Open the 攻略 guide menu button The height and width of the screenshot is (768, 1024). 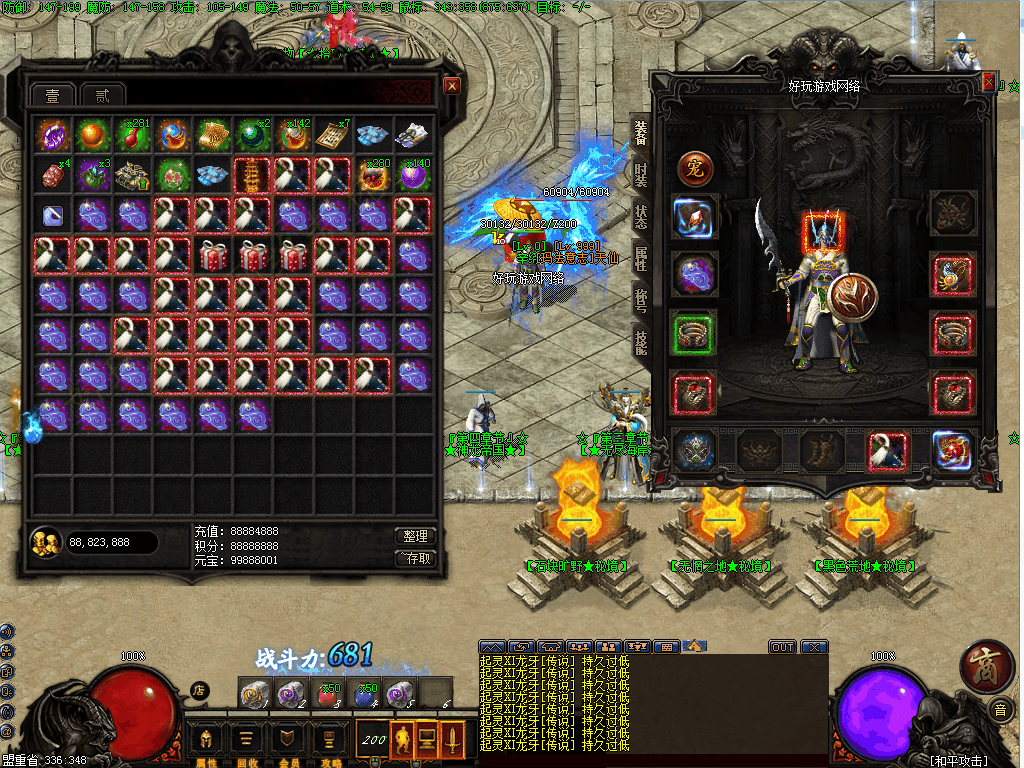click(x=328, y=739)
